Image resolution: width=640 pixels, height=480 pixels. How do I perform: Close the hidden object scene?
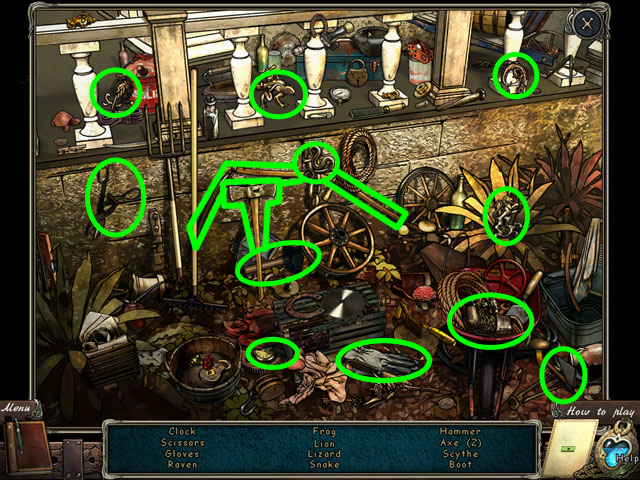point(586,21)
